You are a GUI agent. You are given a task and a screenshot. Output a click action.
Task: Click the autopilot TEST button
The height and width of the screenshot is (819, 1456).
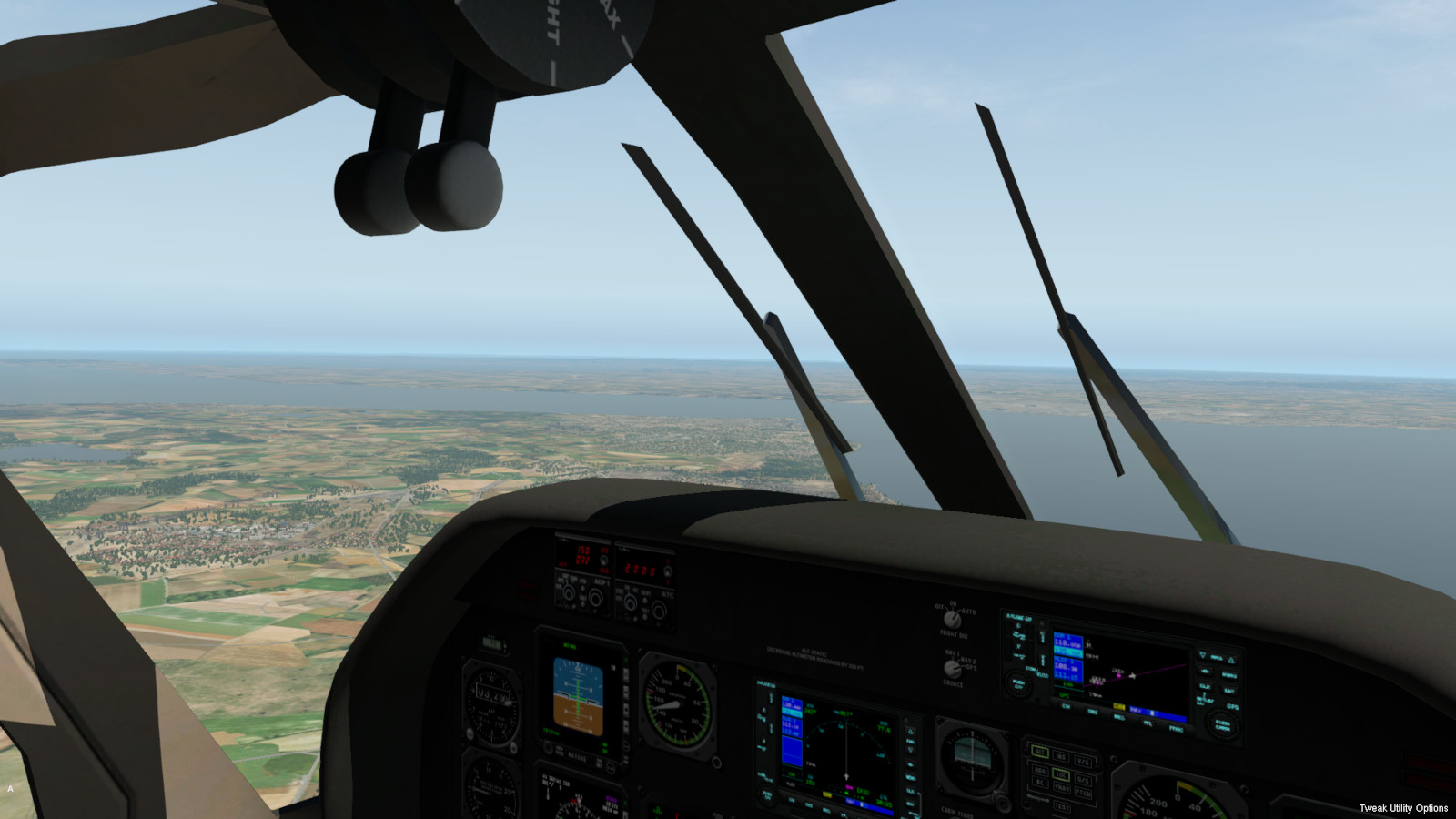(x=1061, y=806)
